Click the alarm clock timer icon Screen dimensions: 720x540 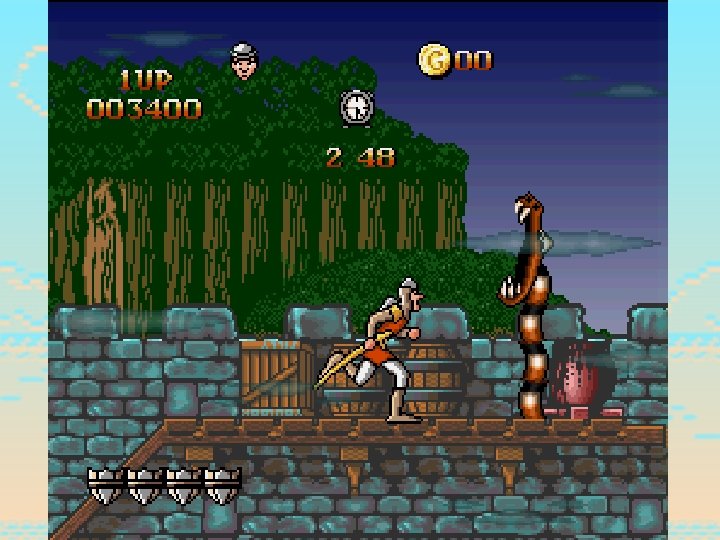coord(355,107)
